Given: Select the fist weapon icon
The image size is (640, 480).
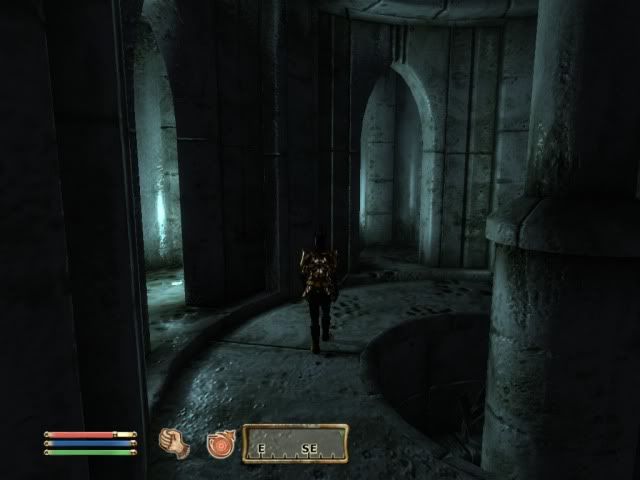Looking at the screenshot, I should pos(175,443).
